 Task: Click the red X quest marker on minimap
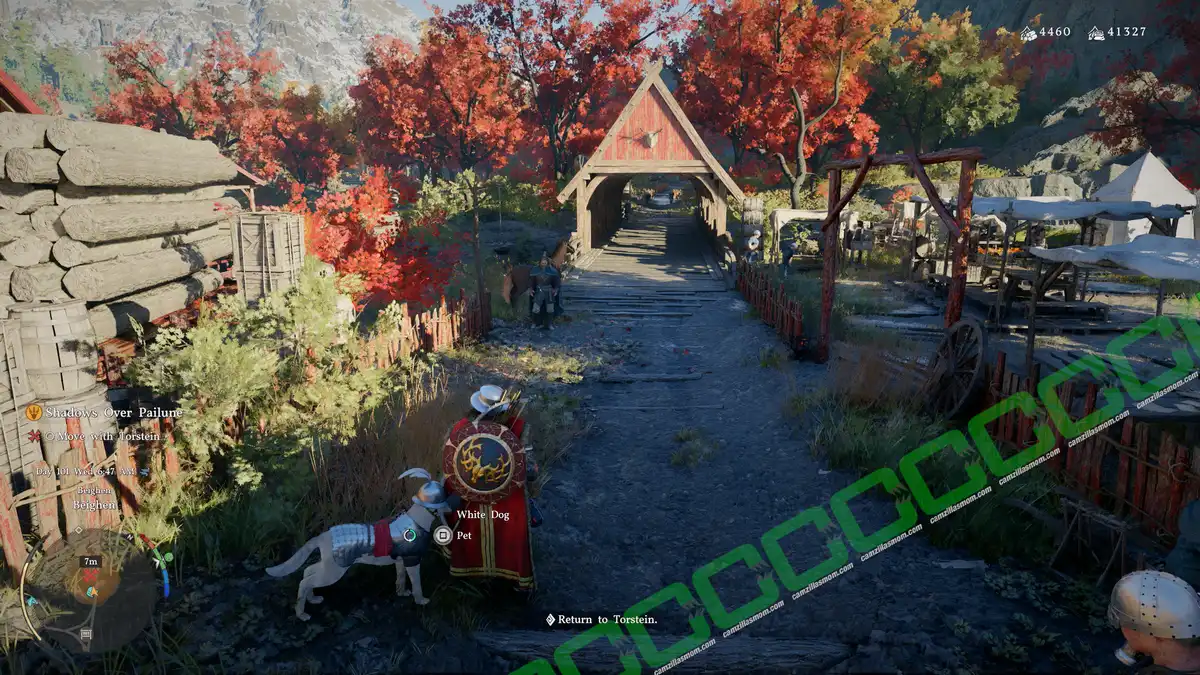[90, 576]
